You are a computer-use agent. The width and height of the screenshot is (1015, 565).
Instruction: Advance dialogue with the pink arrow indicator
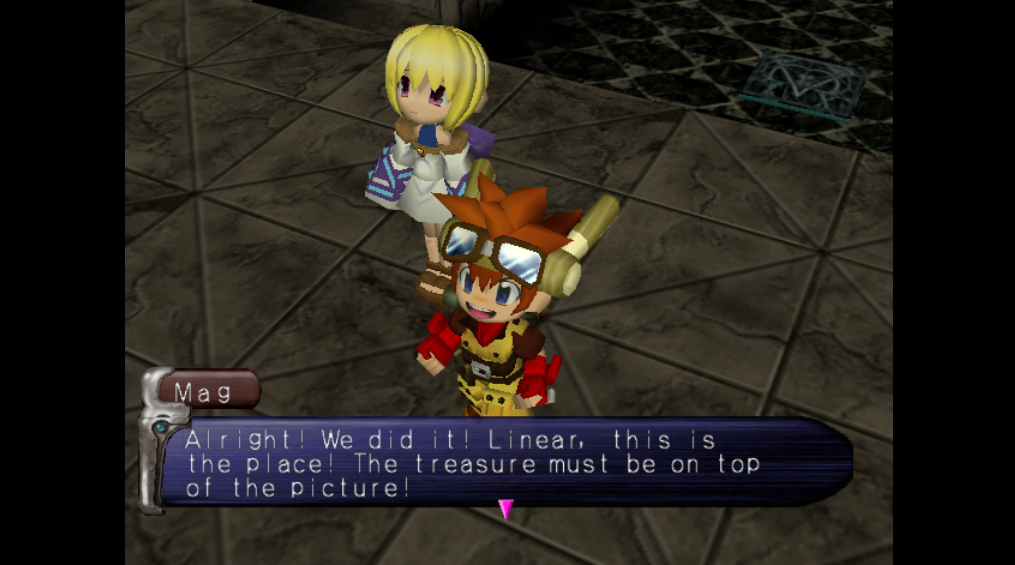pyautogui.click(x=506, y=510)
